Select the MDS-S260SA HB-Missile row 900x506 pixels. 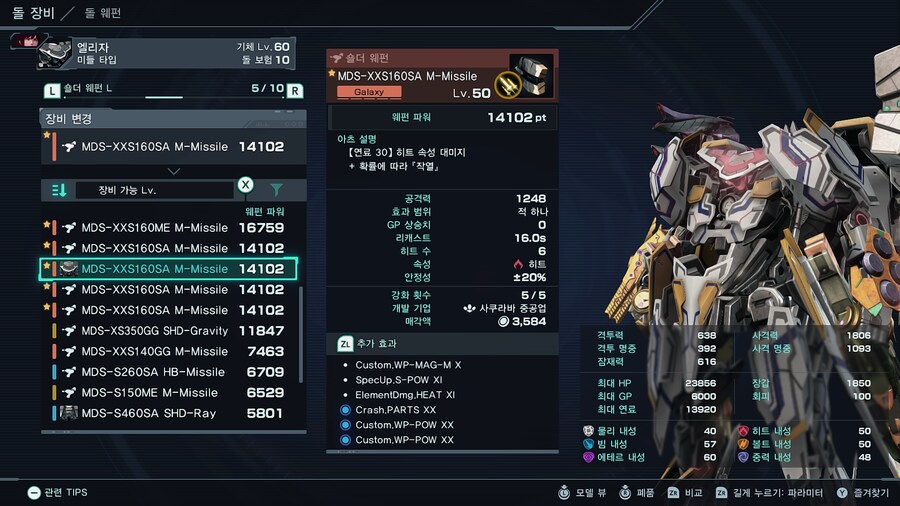tap(170, 372)
